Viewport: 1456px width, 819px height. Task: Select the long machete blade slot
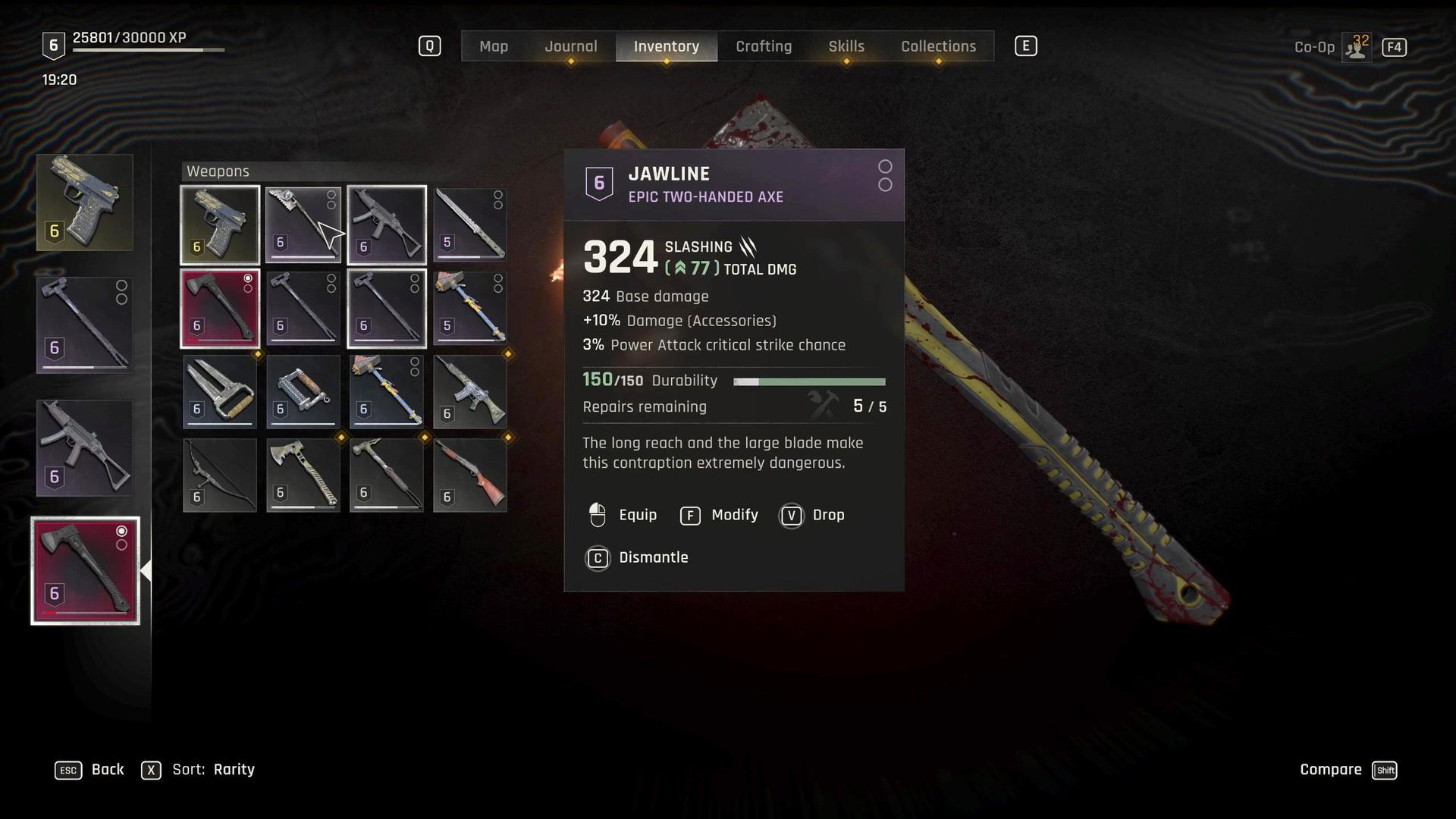[x=470, y=224]
